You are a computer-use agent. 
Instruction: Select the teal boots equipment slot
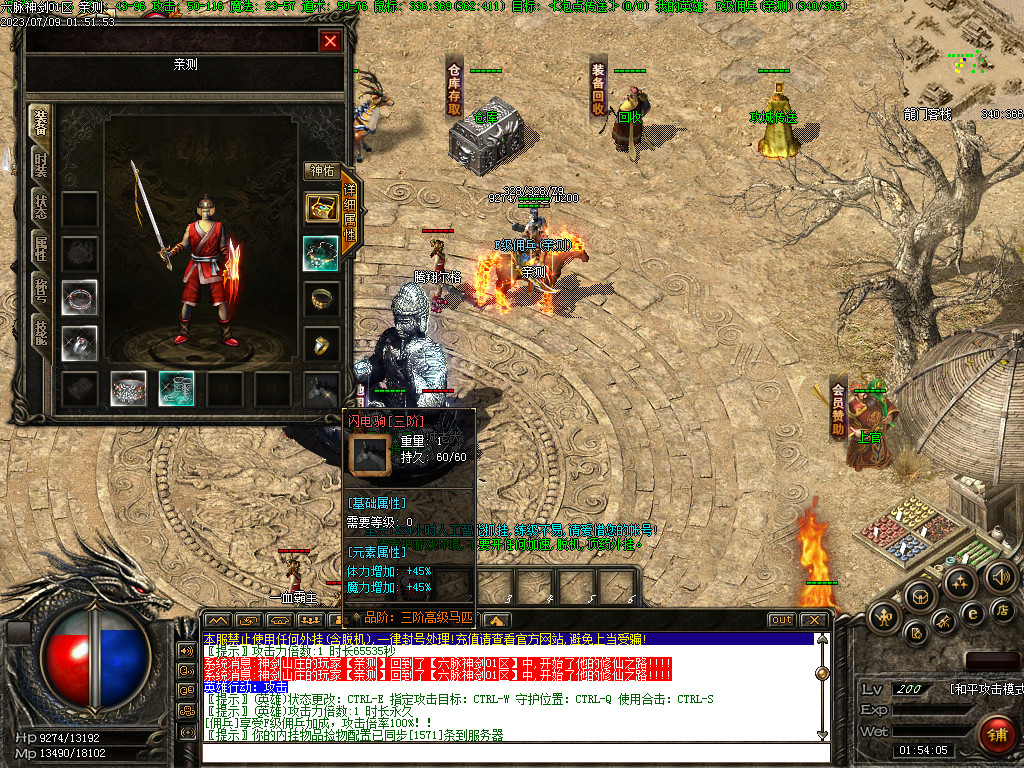176,388
